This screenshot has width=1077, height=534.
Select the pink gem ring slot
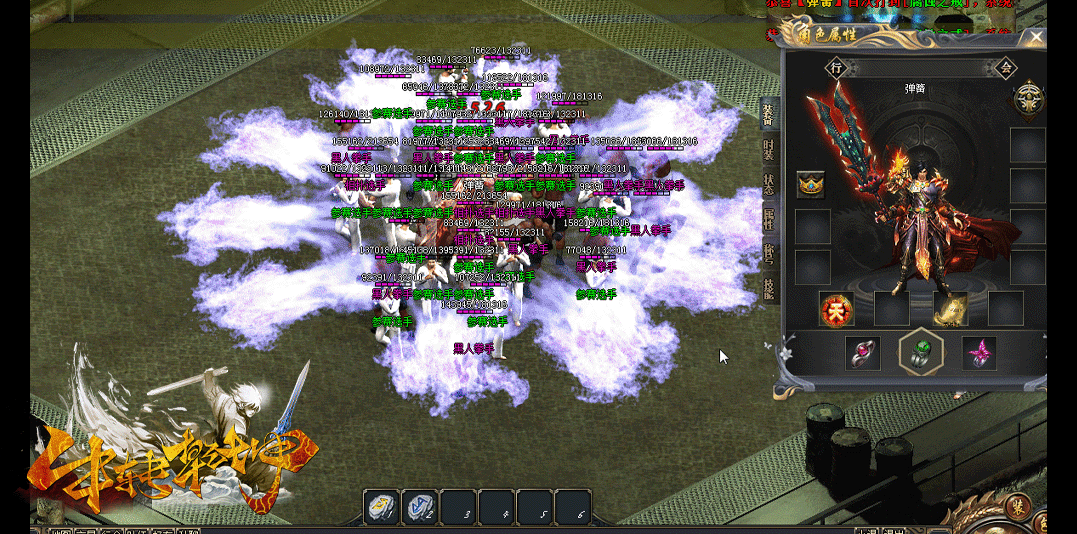[862, 353]
